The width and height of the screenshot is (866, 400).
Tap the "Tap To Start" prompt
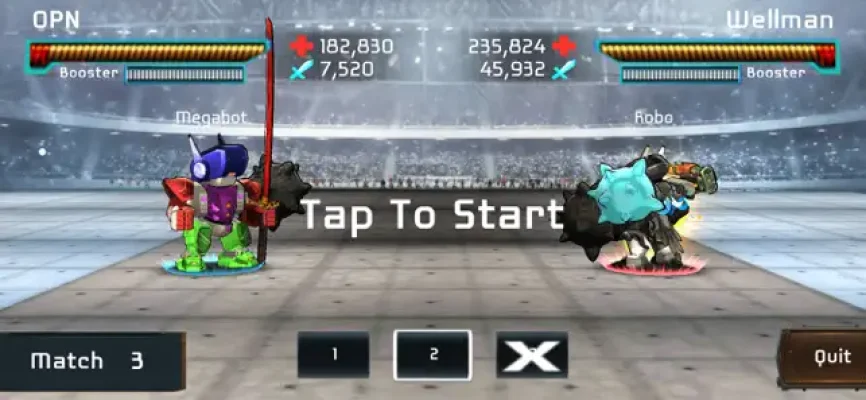click(432, 215)
